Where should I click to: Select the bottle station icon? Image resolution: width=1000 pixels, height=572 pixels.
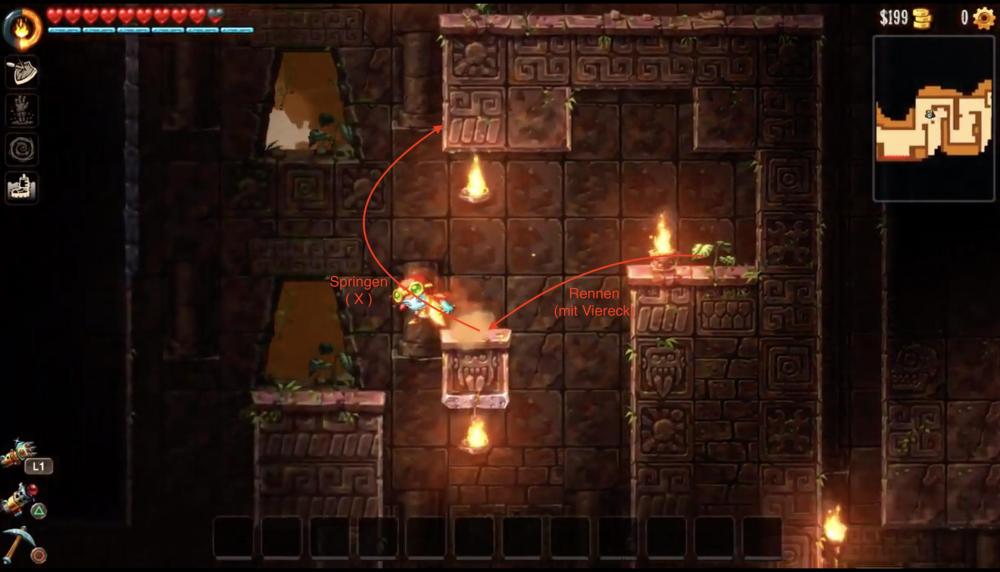22,186
